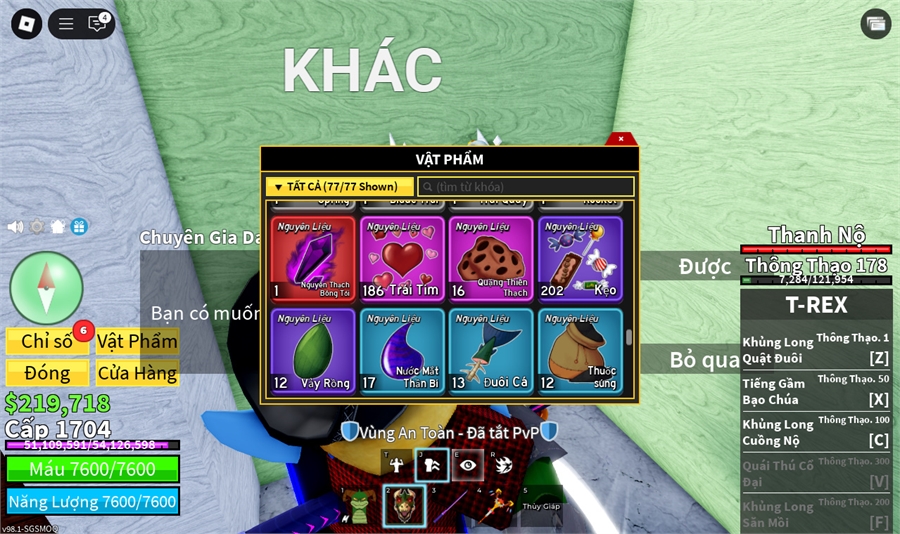Open the Roblox chat overlay

pyautogui.click(x=97, y=24)
